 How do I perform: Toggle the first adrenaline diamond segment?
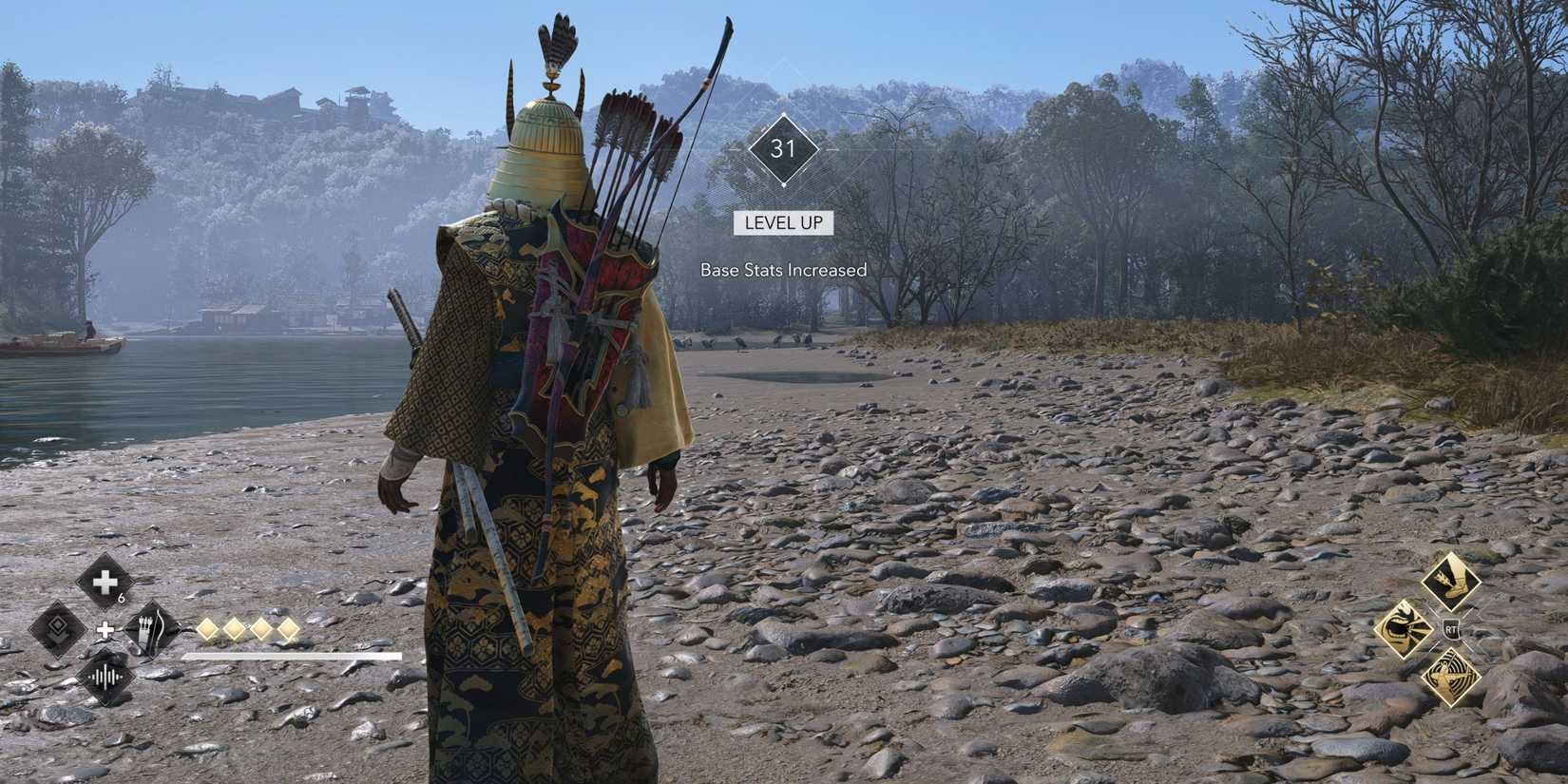208,629
